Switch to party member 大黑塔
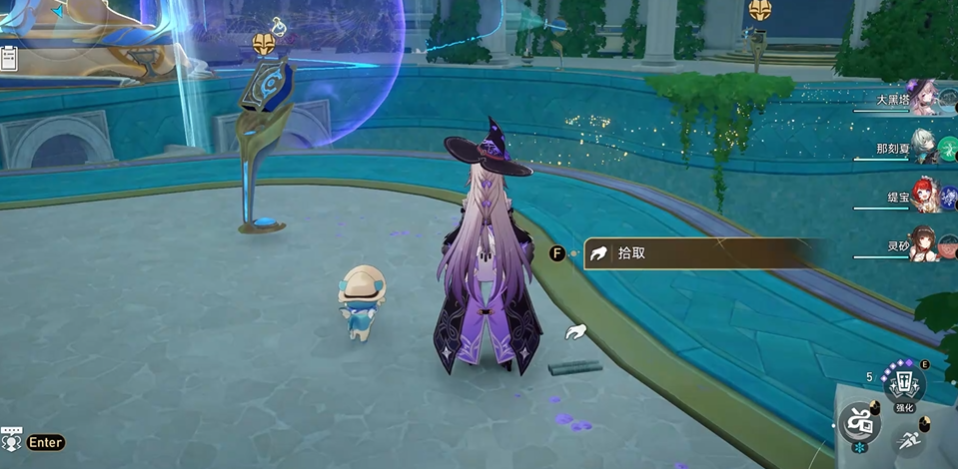Image resolution: width=958 pixels, height=469 pixels. [x=923, y=98]
